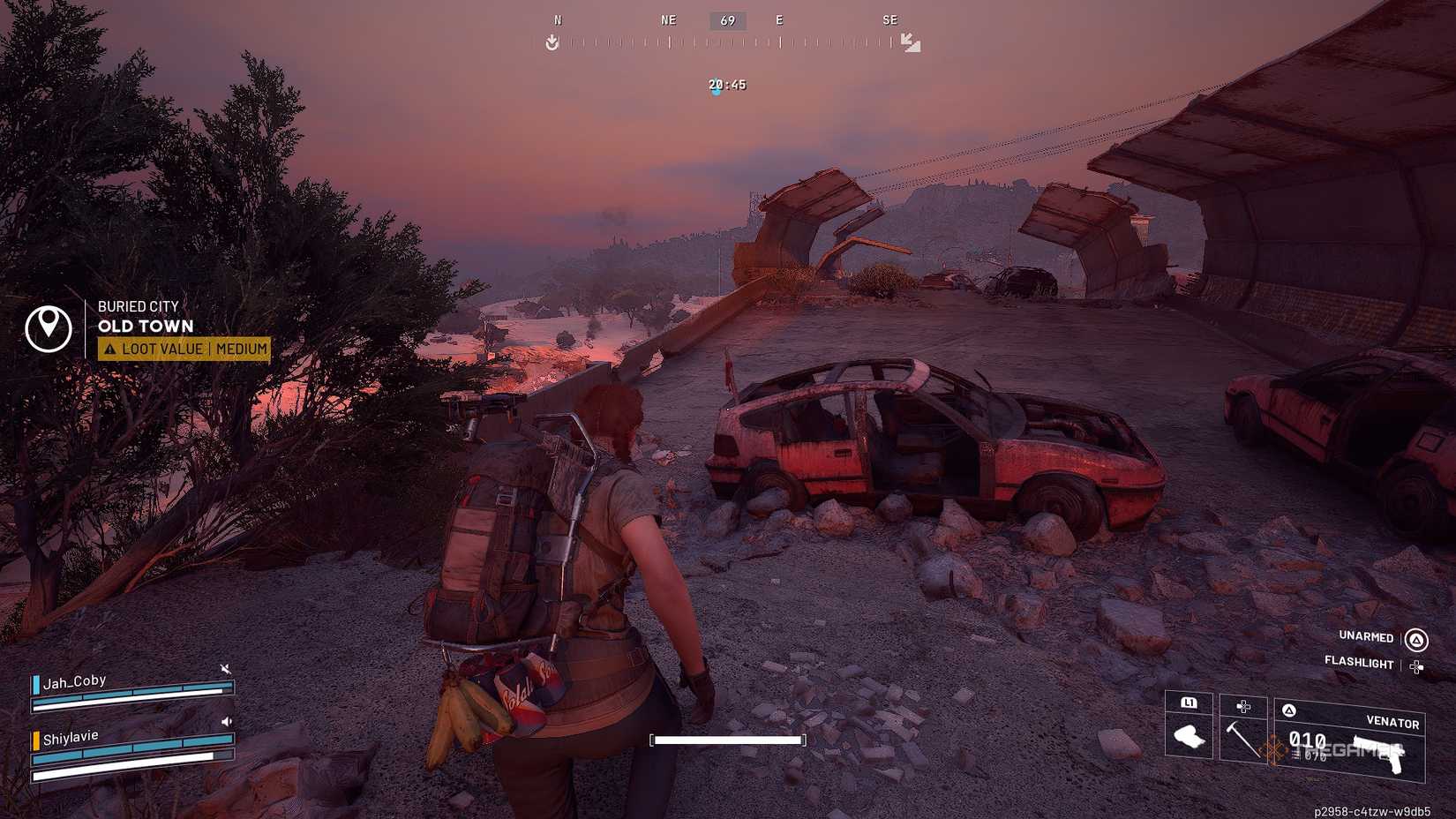Click the LOOT VALUE MEDIUM banner
1456x819 pixels.
(185, 349)
